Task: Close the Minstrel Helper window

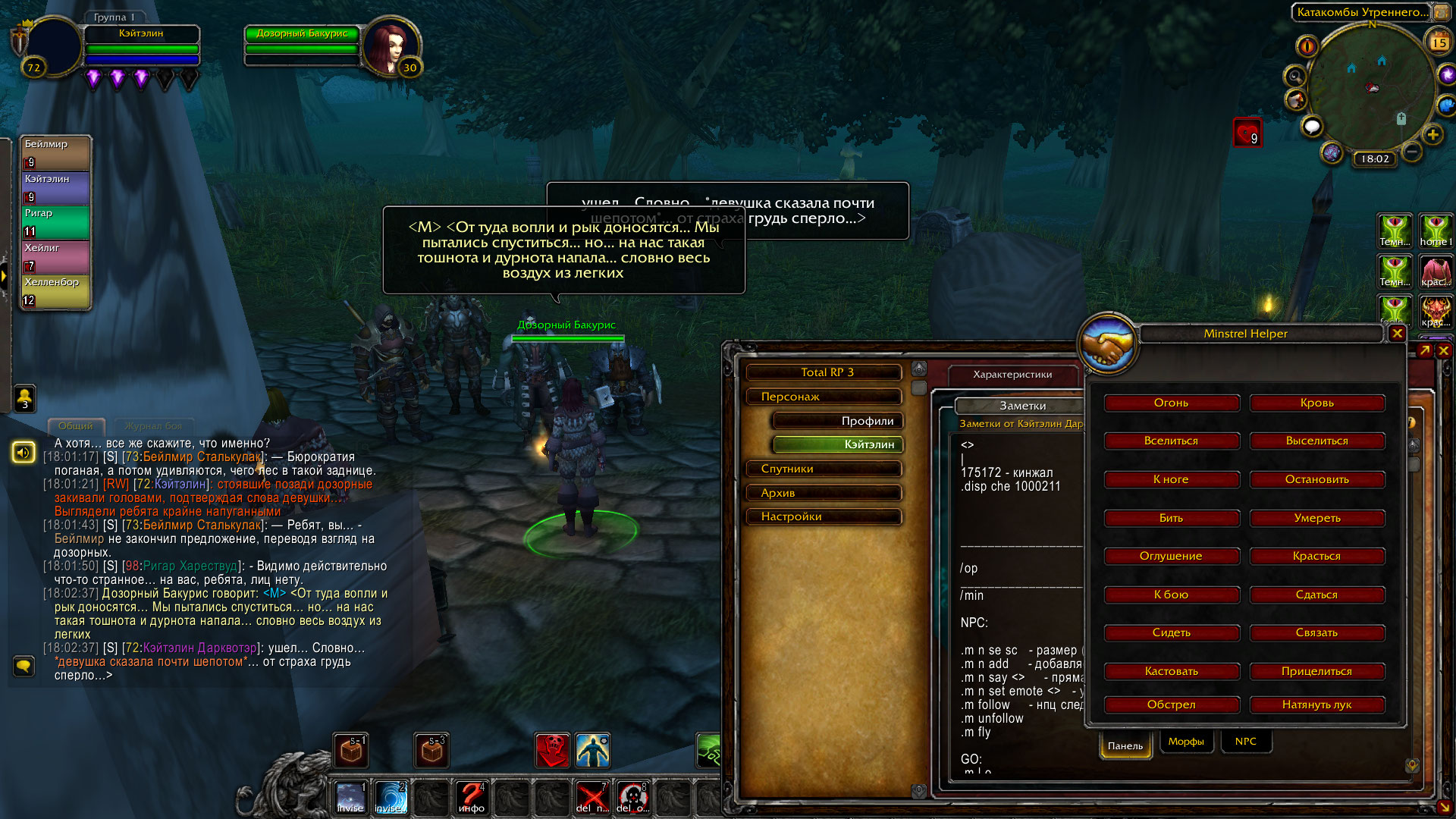Action: [x=1397, y=333]
